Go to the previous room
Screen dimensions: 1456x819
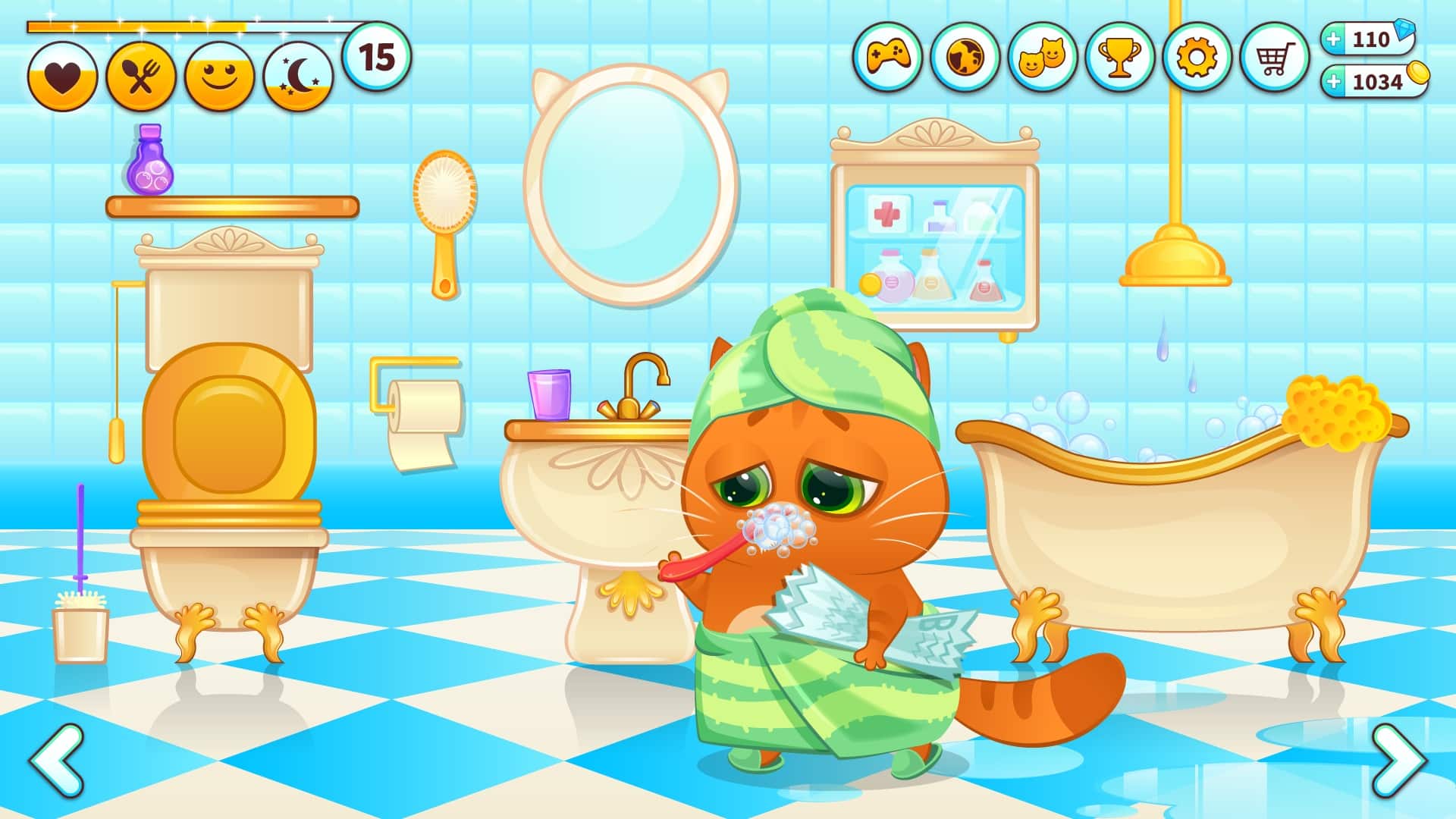point(57,759)
